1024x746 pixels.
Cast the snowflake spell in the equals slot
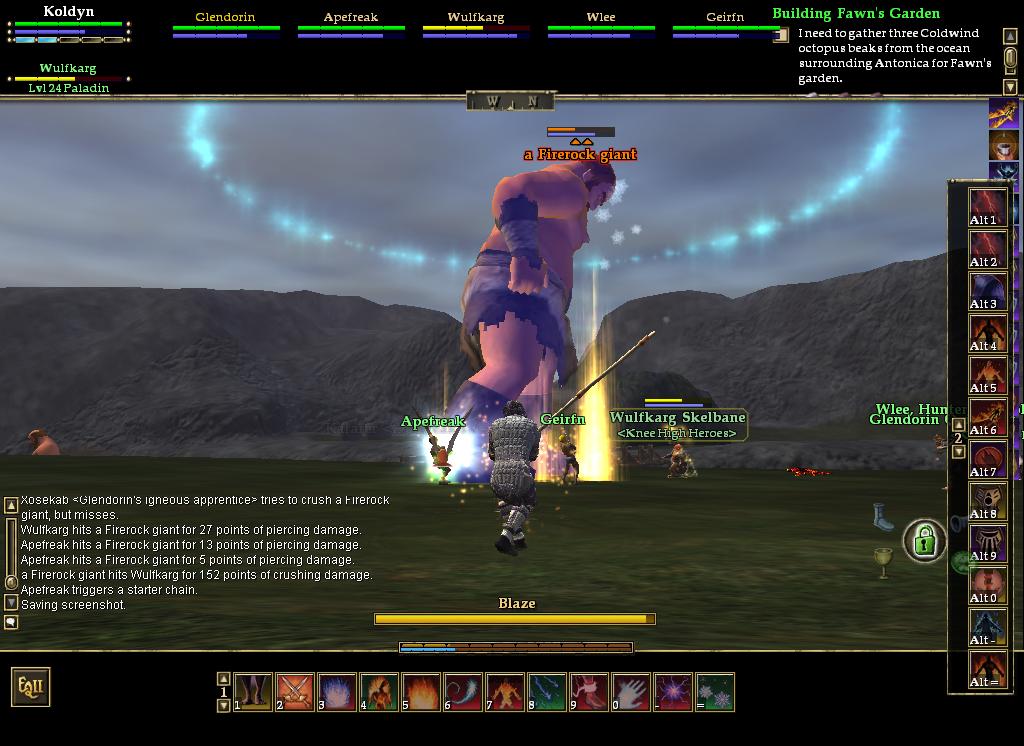[716, 691]
